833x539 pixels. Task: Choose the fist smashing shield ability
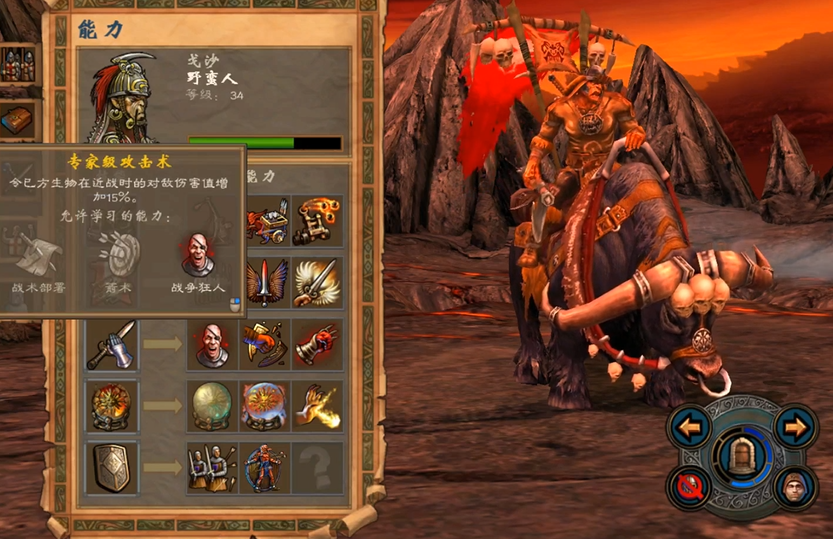[265, 344]
